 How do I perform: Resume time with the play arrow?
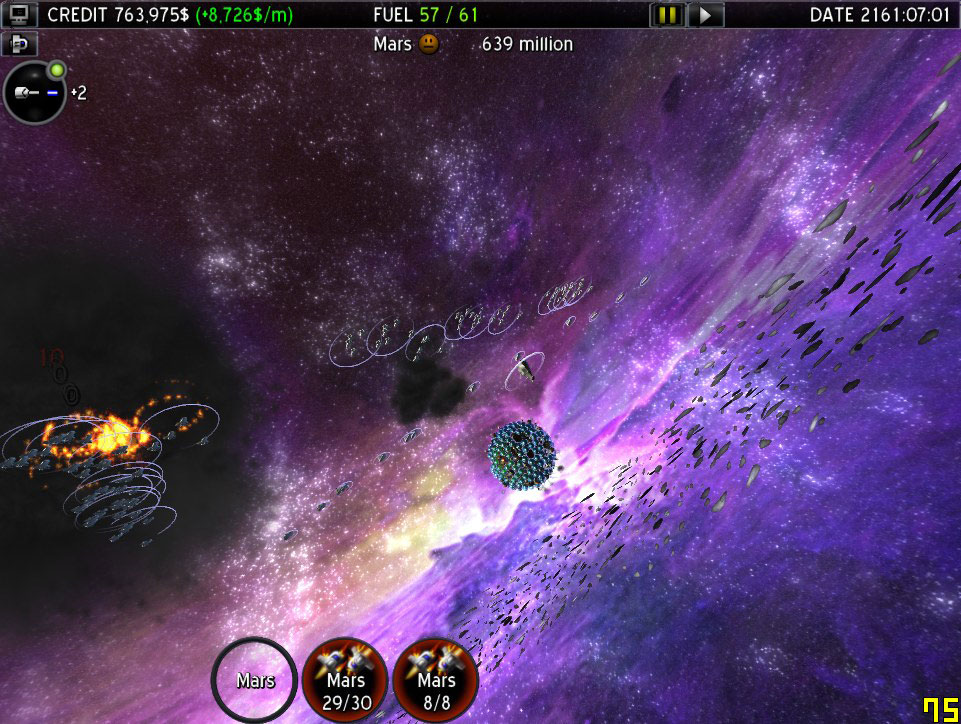point(705,15)
